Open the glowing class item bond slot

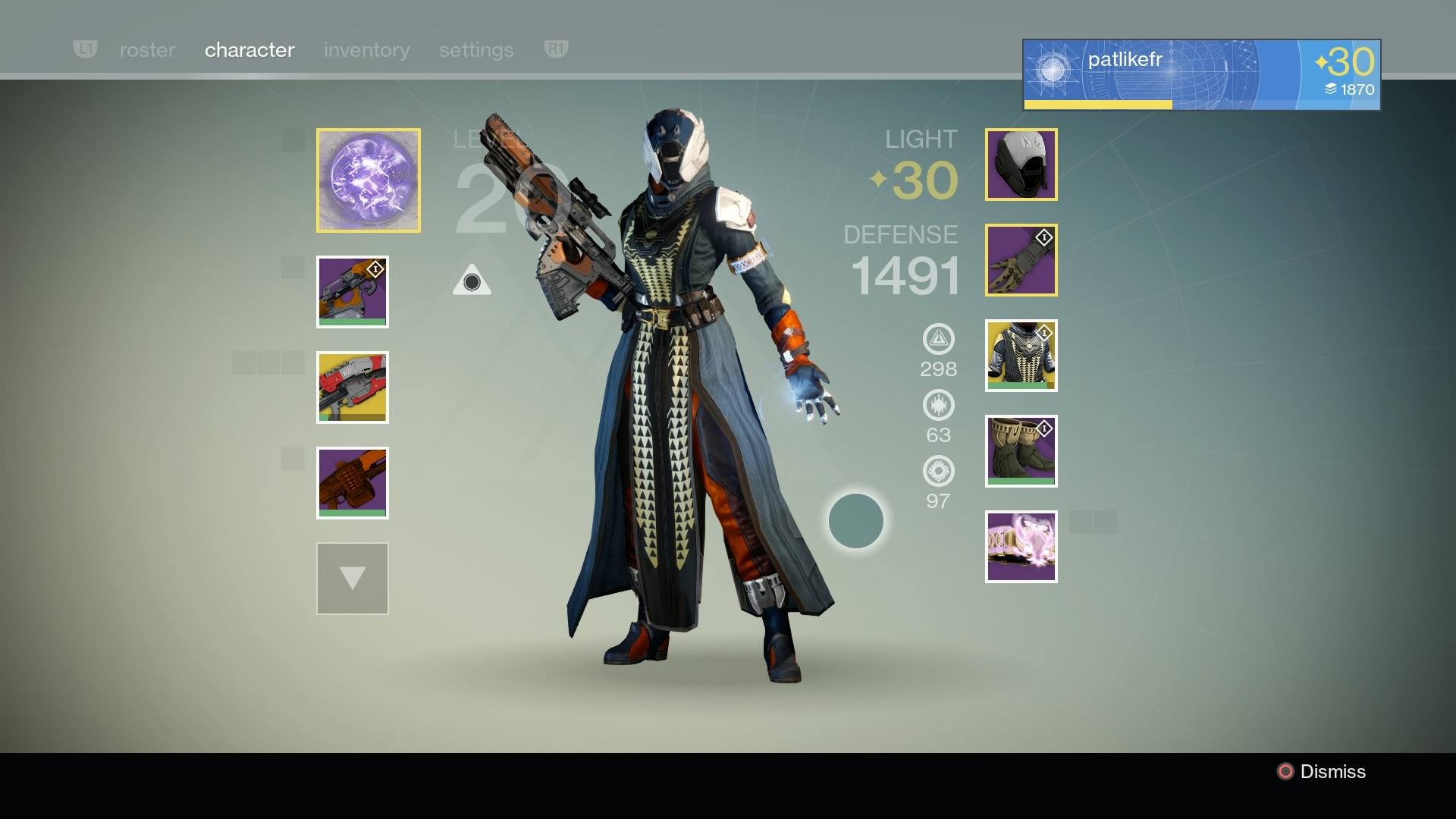coord(1021,547)
